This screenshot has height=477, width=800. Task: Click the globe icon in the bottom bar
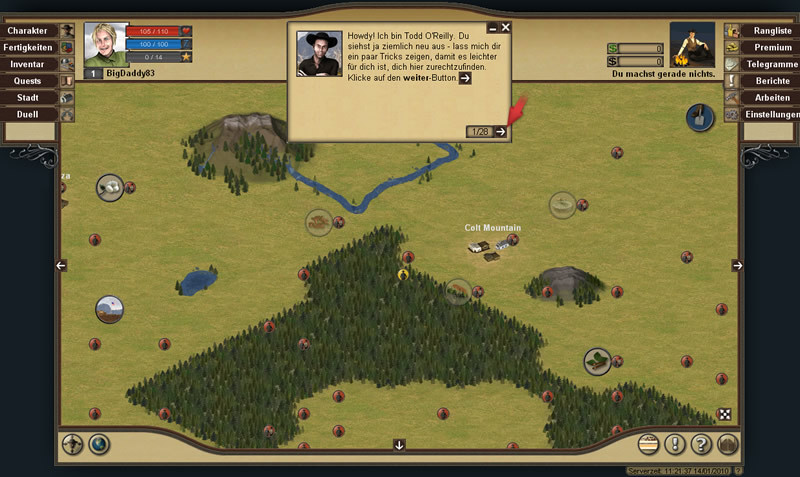coord(99,445)
